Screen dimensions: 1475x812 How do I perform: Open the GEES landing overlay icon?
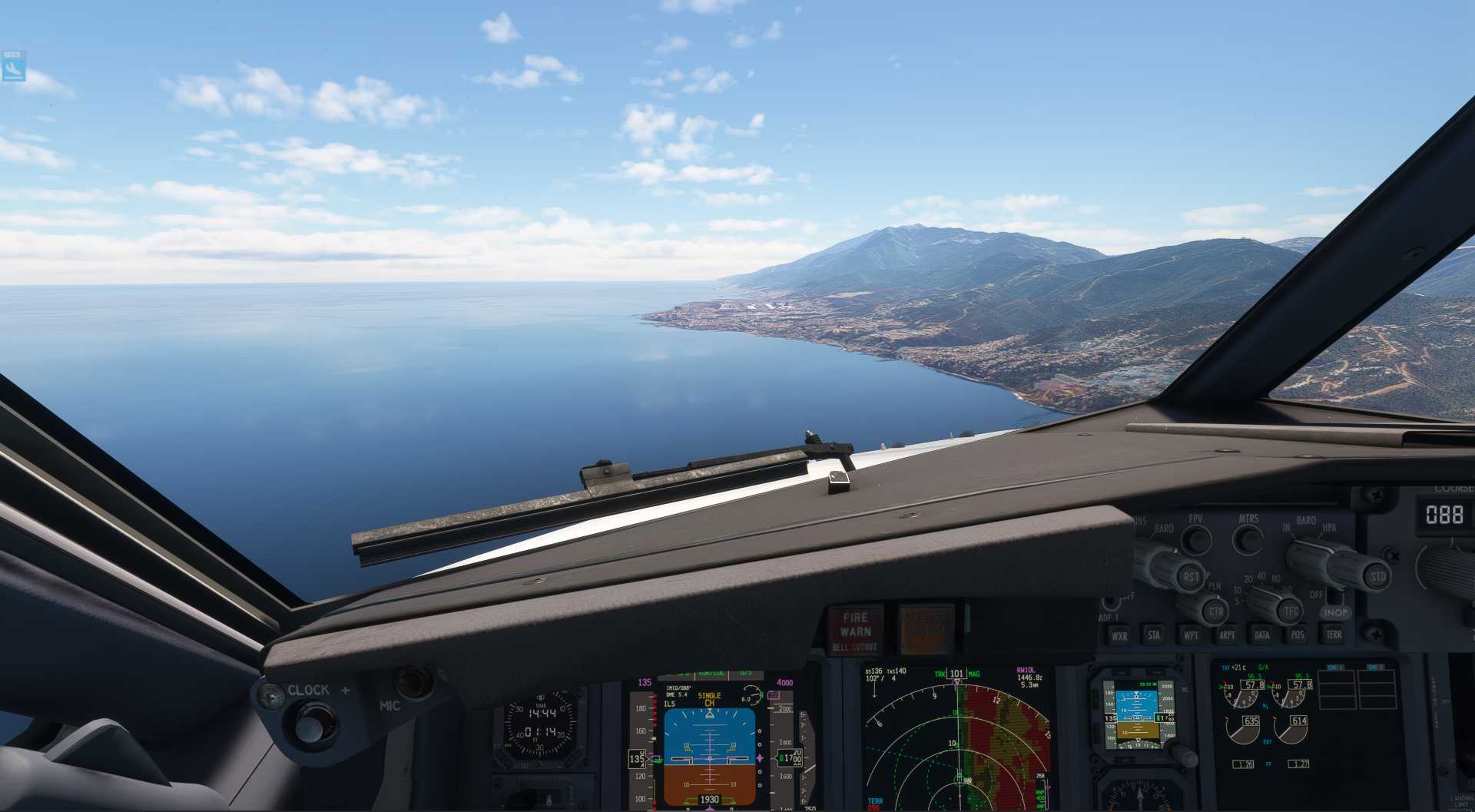click(14, 67)
